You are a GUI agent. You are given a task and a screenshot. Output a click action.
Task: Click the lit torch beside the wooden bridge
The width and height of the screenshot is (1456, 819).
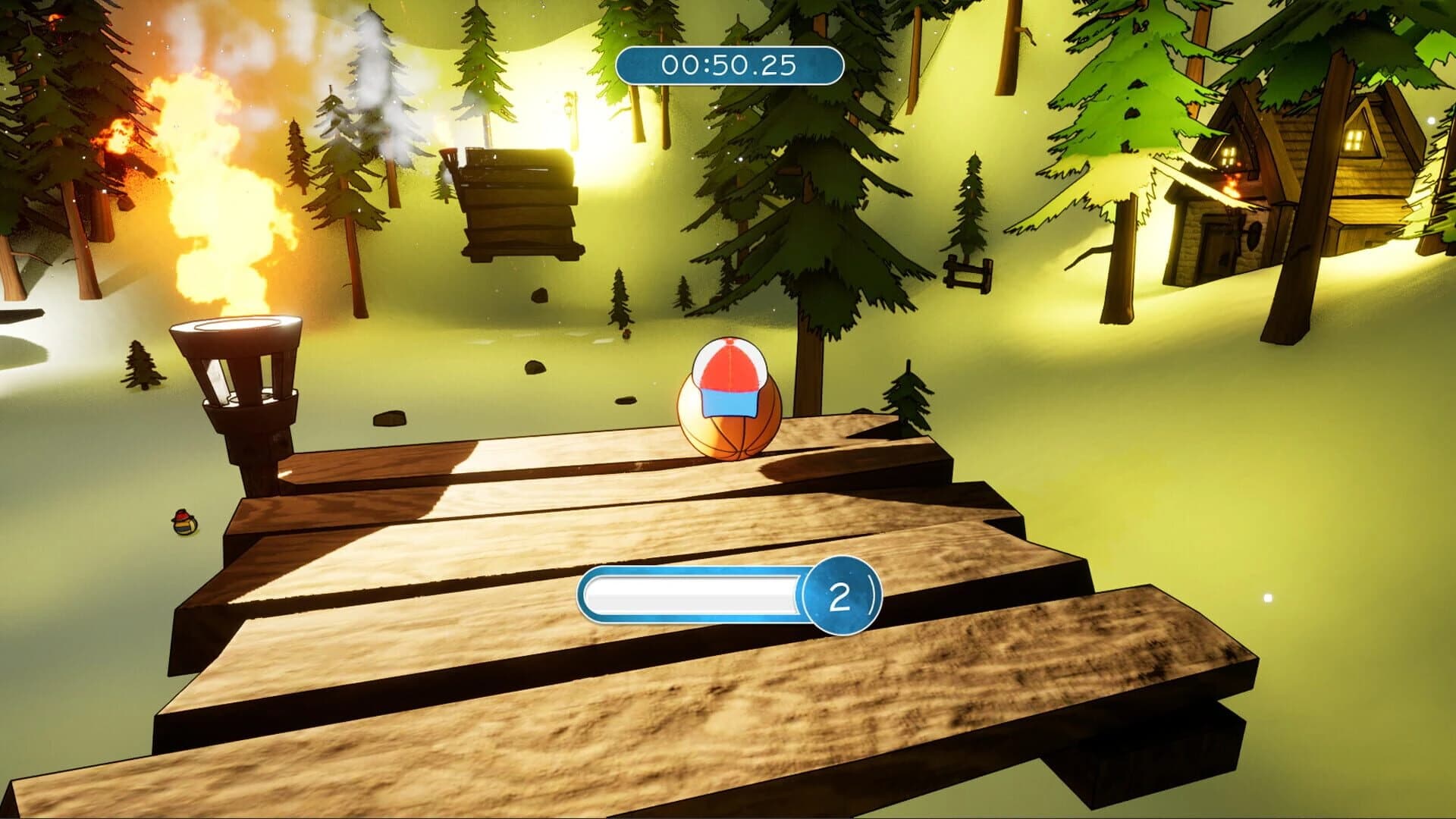pos(235,379)
